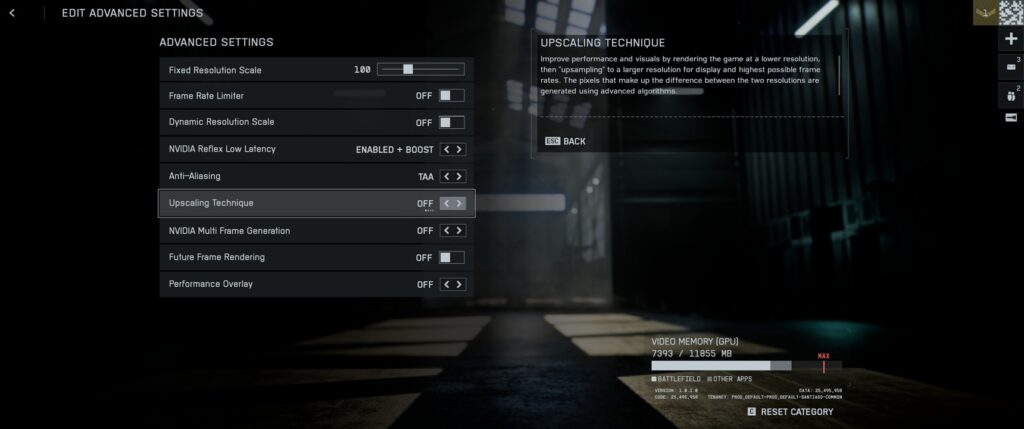Click next arrow for NVIDIA Reflex Low Latency
The image size is (1024, 429).
[459, 149]
